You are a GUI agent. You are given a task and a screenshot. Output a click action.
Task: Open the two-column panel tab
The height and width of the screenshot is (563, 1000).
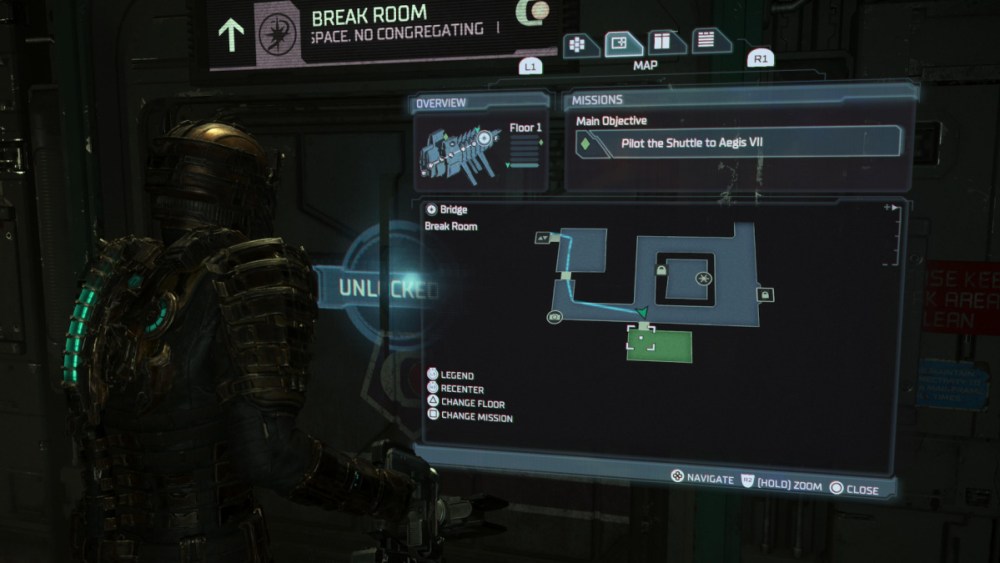click(x=665, y=42)
